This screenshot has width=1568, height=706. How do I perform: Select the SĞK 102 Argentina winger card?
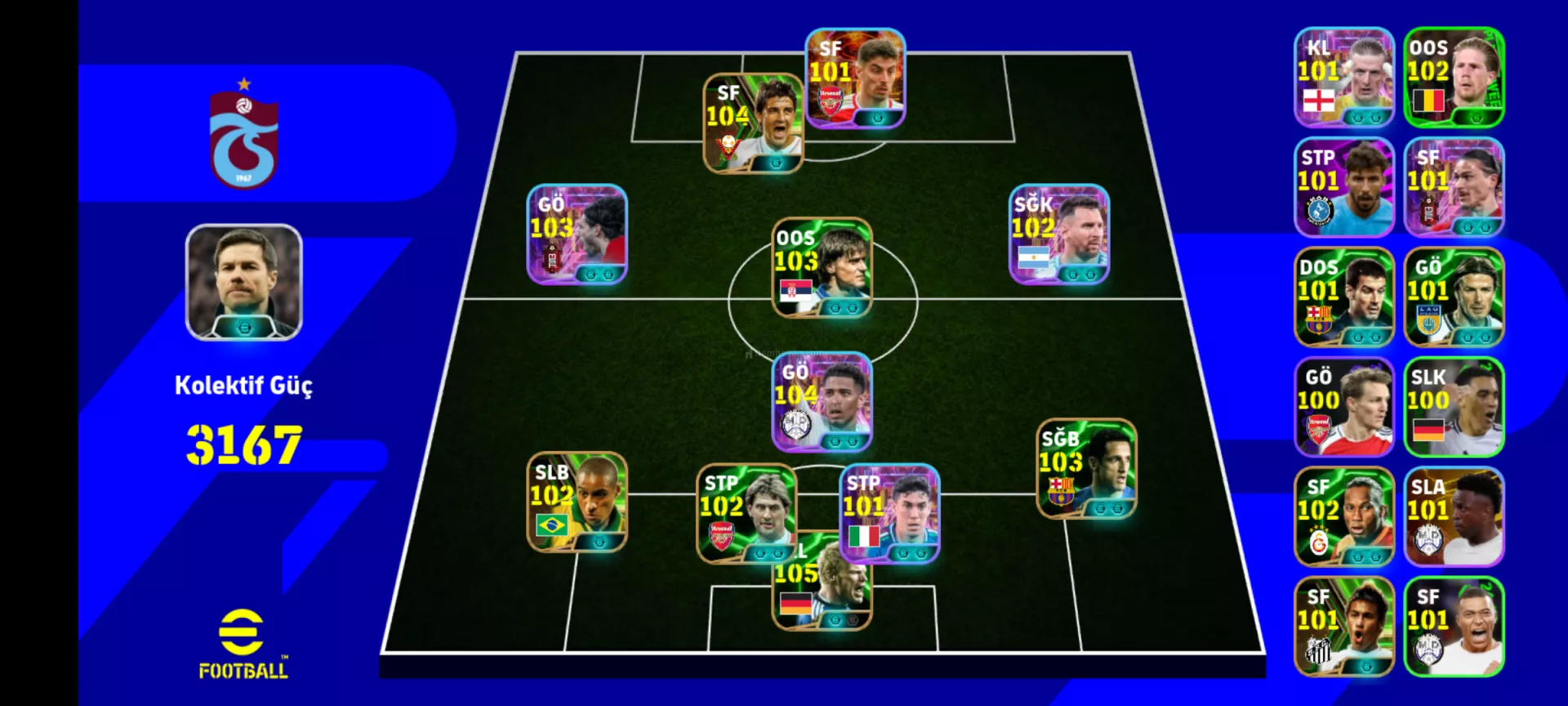[1058, 235]
